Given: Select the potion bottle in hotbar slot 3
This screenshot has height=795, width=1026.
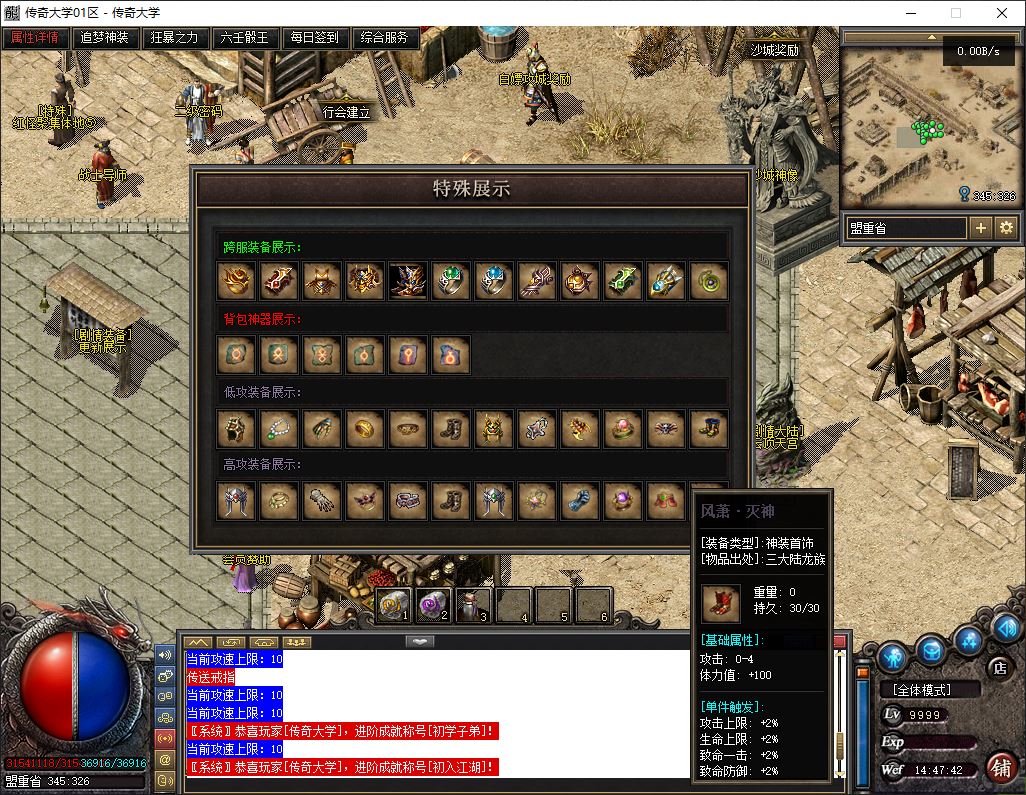Looking at the screenshot, I should [x=472, y=605].
